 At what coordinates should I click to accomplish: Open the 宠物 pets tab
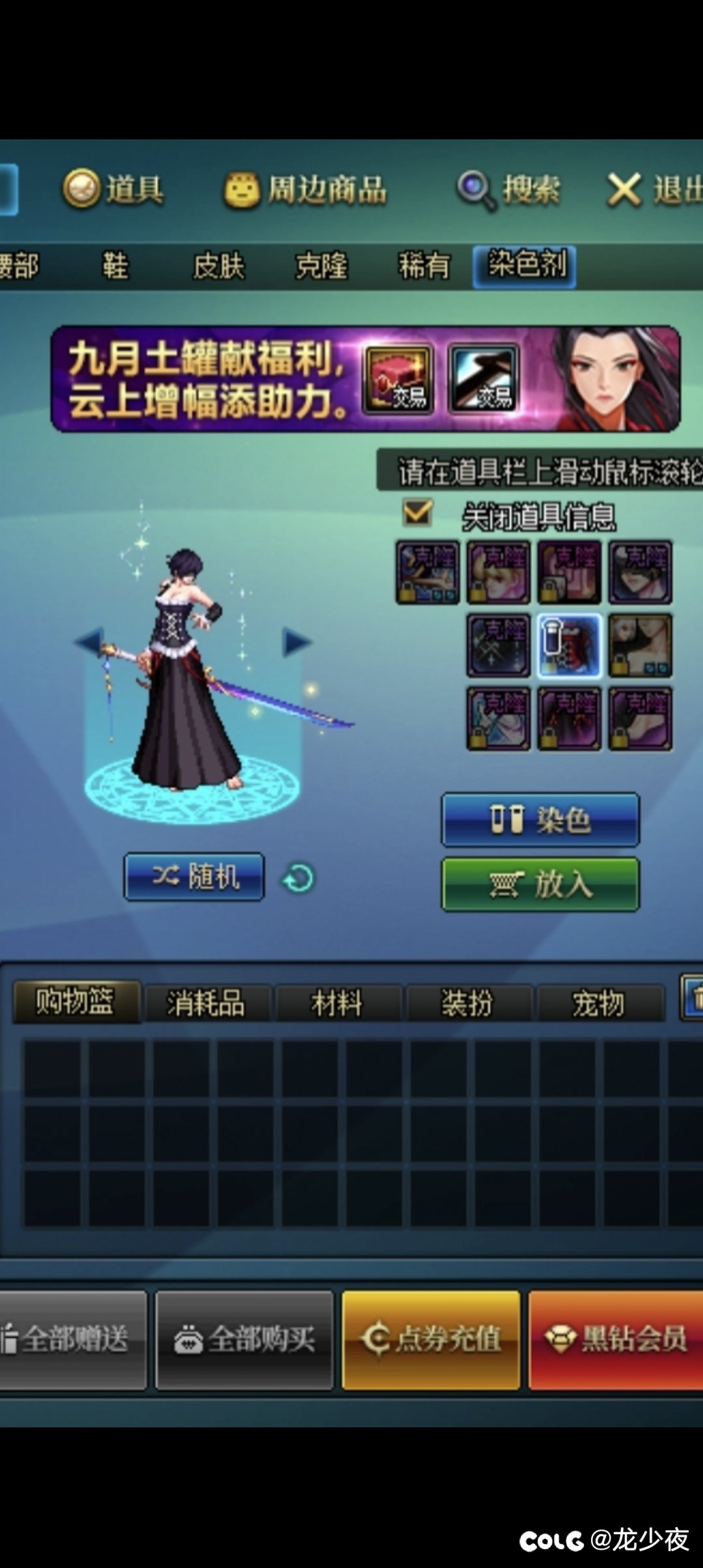[x=599, y=1003]
